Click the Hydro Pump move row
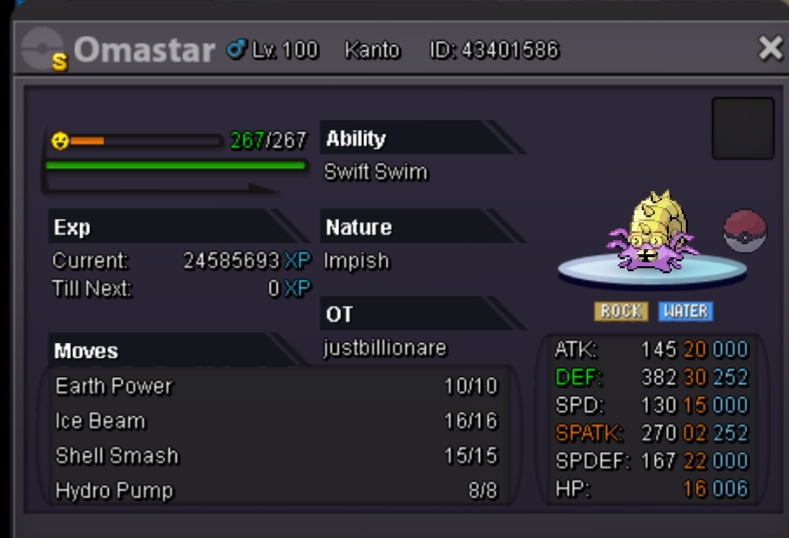 (275, 490)
